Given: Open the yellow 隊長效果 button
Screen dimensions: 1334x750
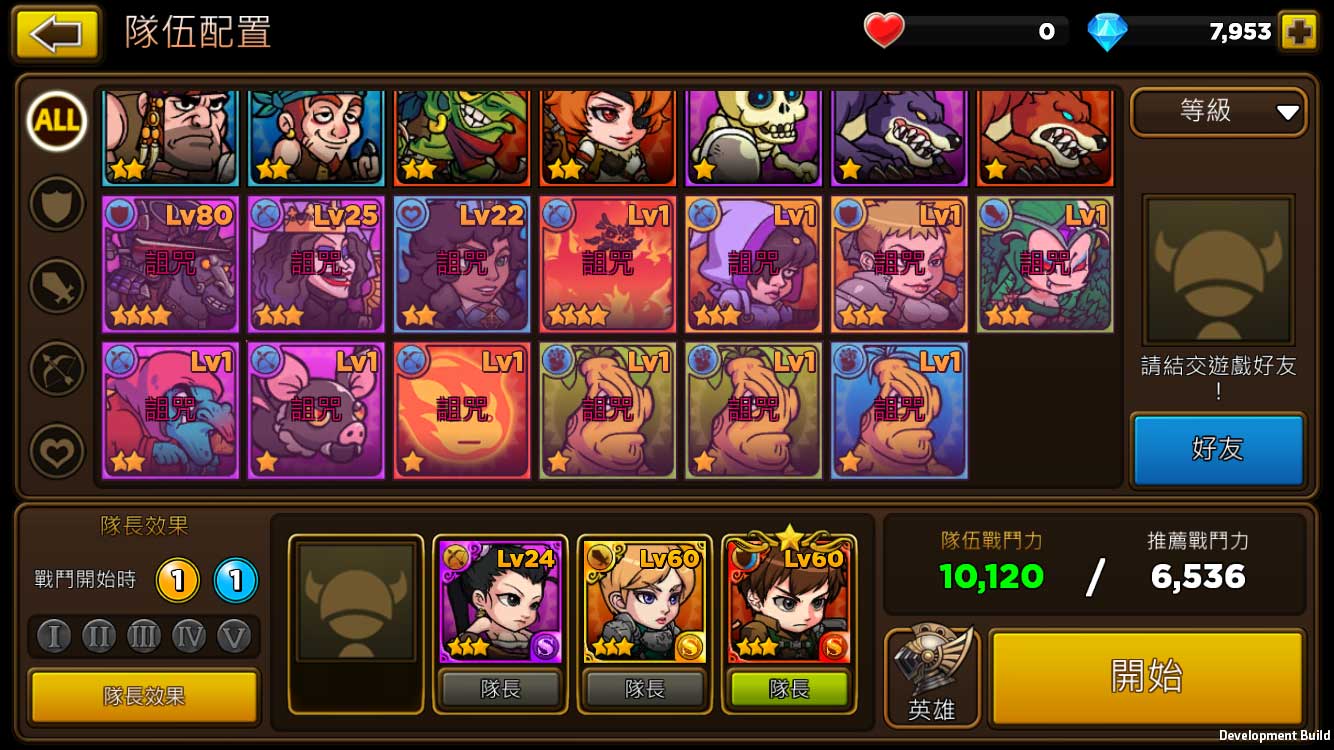Looking at the screenshot, I should tap(144, 696).
